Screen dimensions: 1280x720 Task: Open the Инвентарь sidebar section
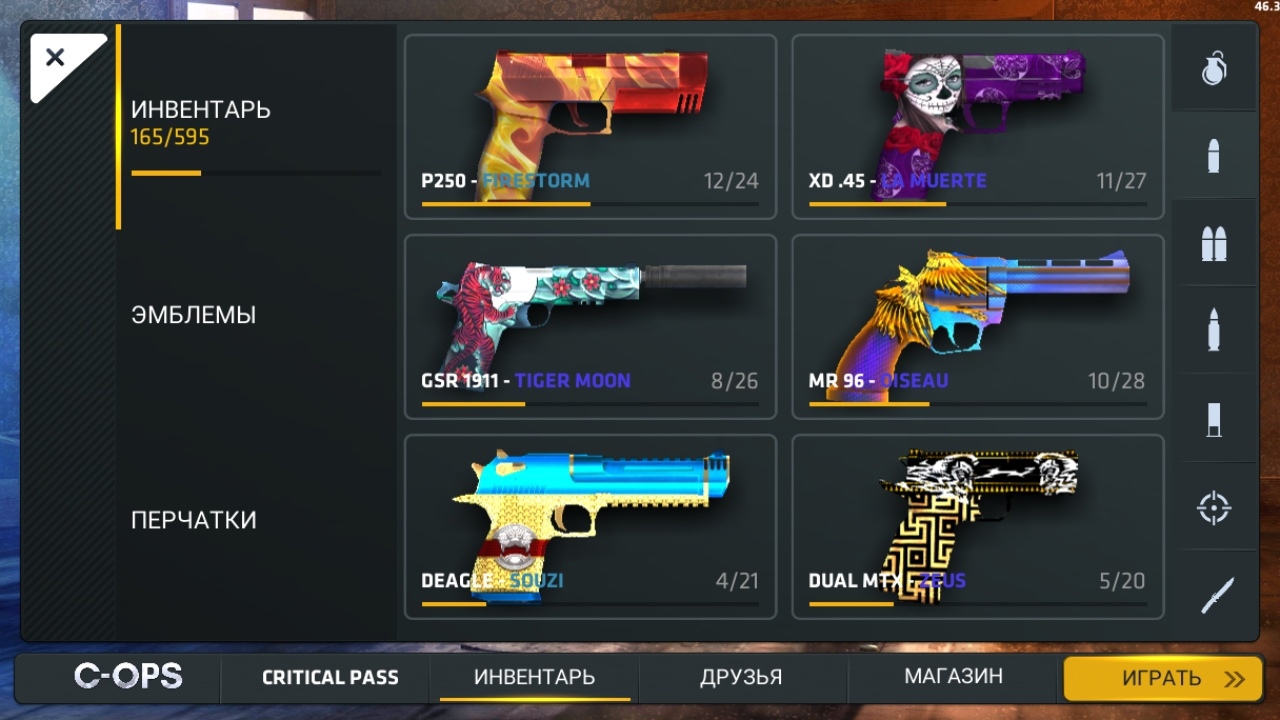click(x=201, y=122)
